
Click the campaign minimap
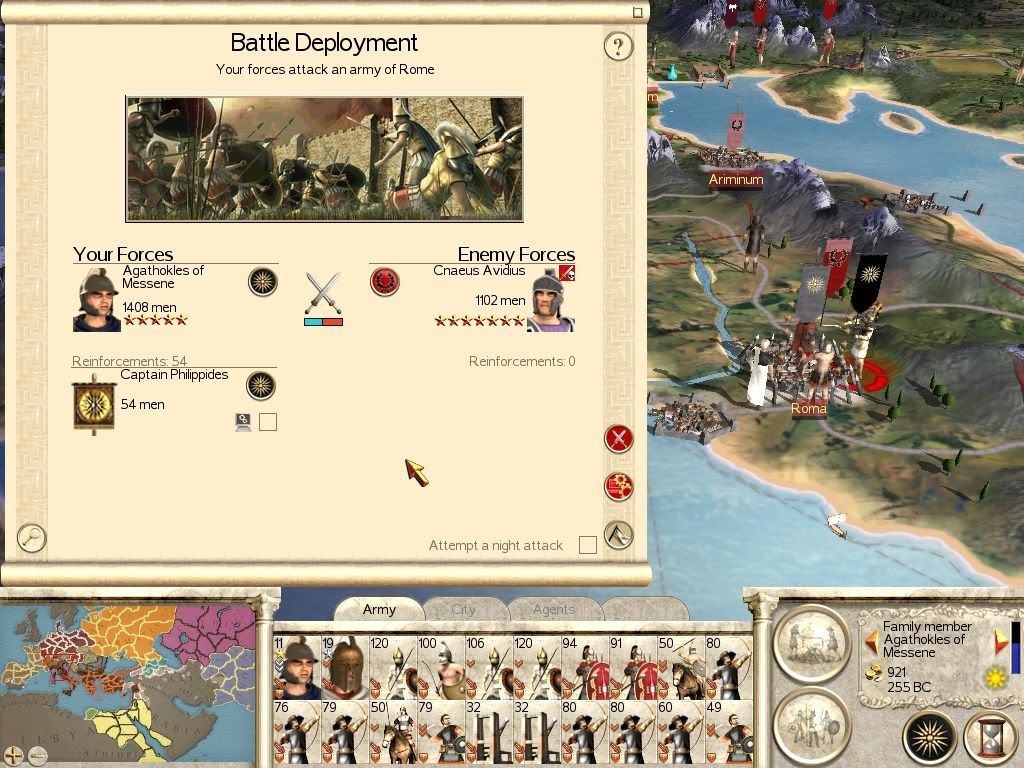(128, 680)
